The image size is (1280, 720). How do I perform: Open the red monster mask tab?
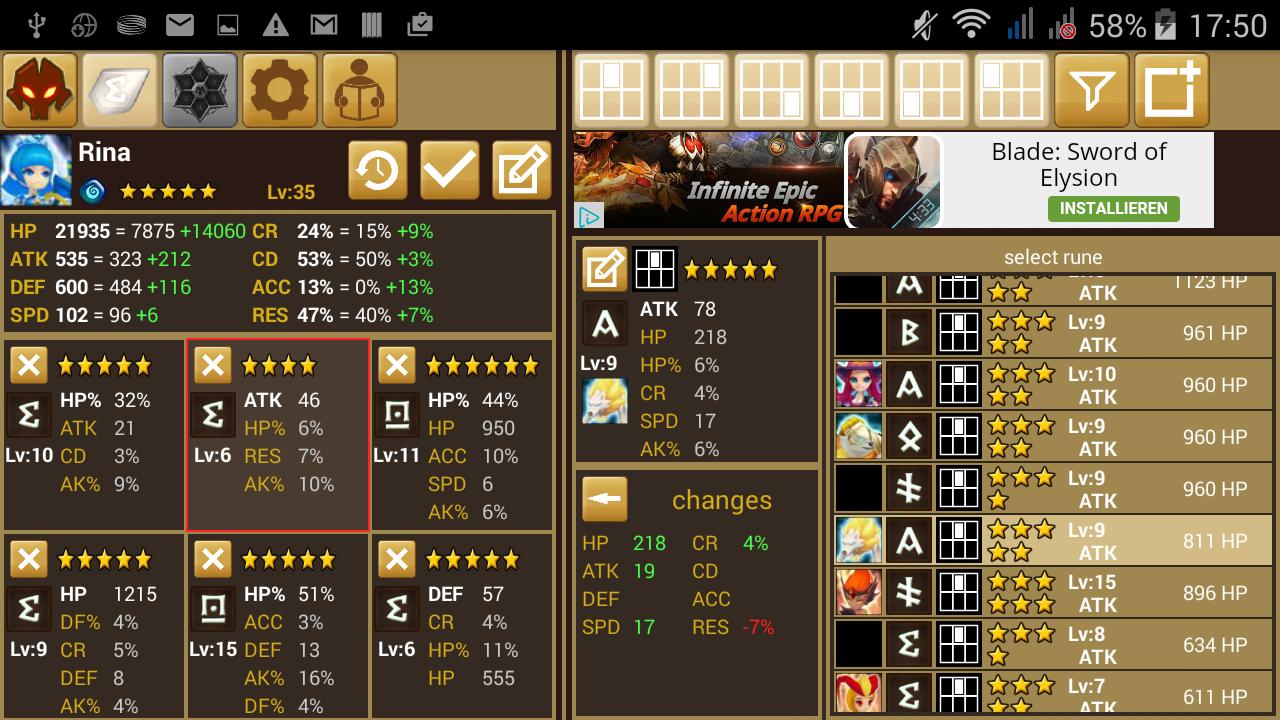click(40, 91)
